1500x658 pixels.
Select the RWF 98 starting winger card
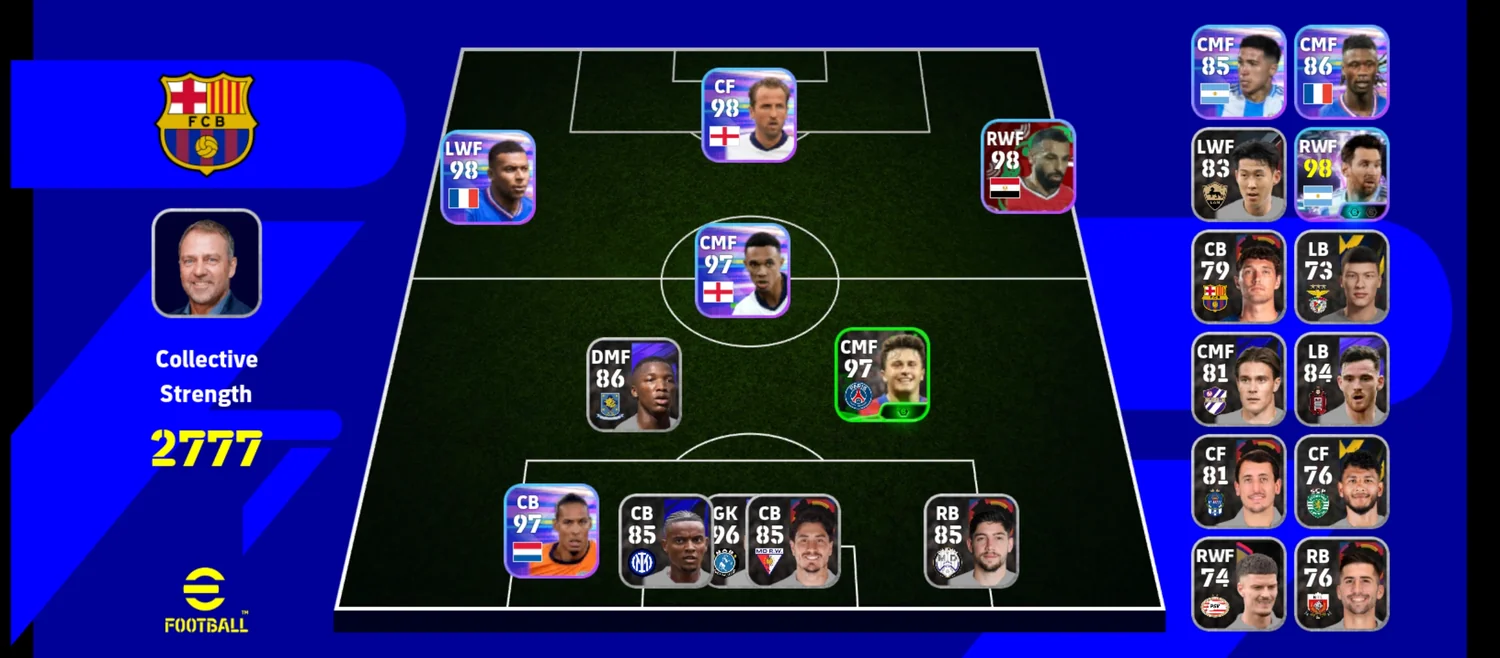[1028, 167]
